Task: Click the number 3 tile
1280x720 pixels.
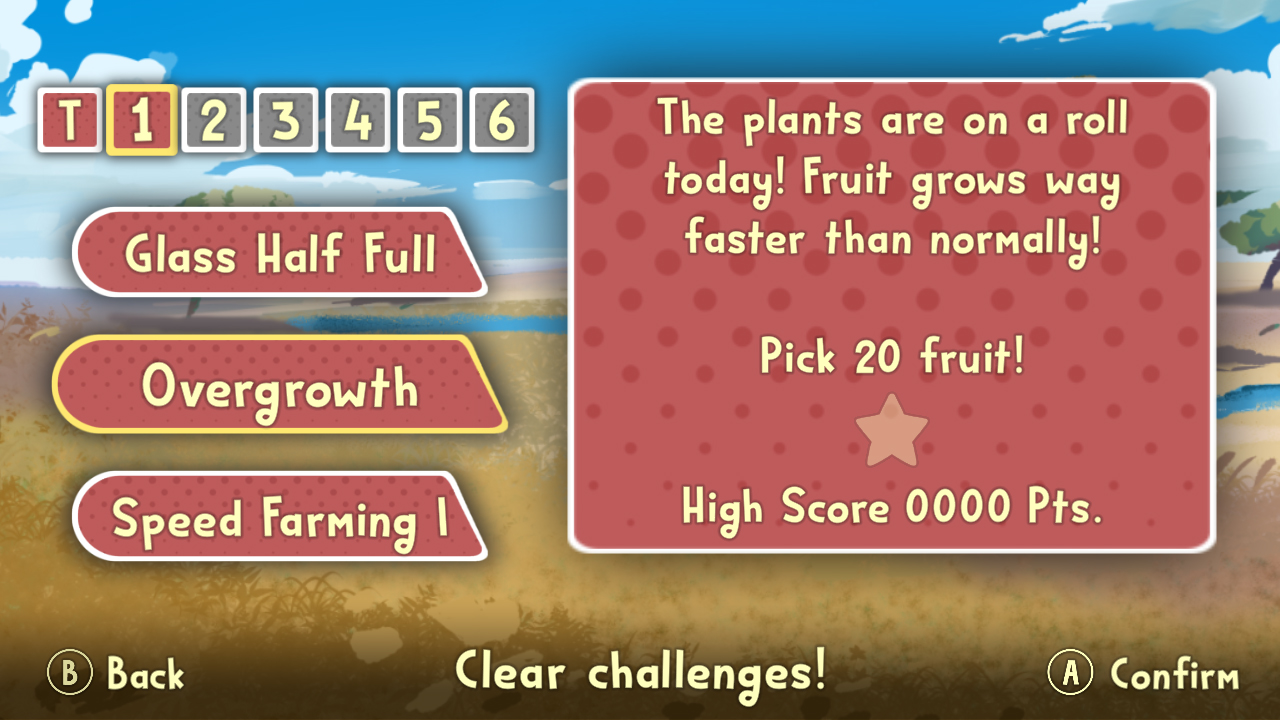Action: (286, 120)
